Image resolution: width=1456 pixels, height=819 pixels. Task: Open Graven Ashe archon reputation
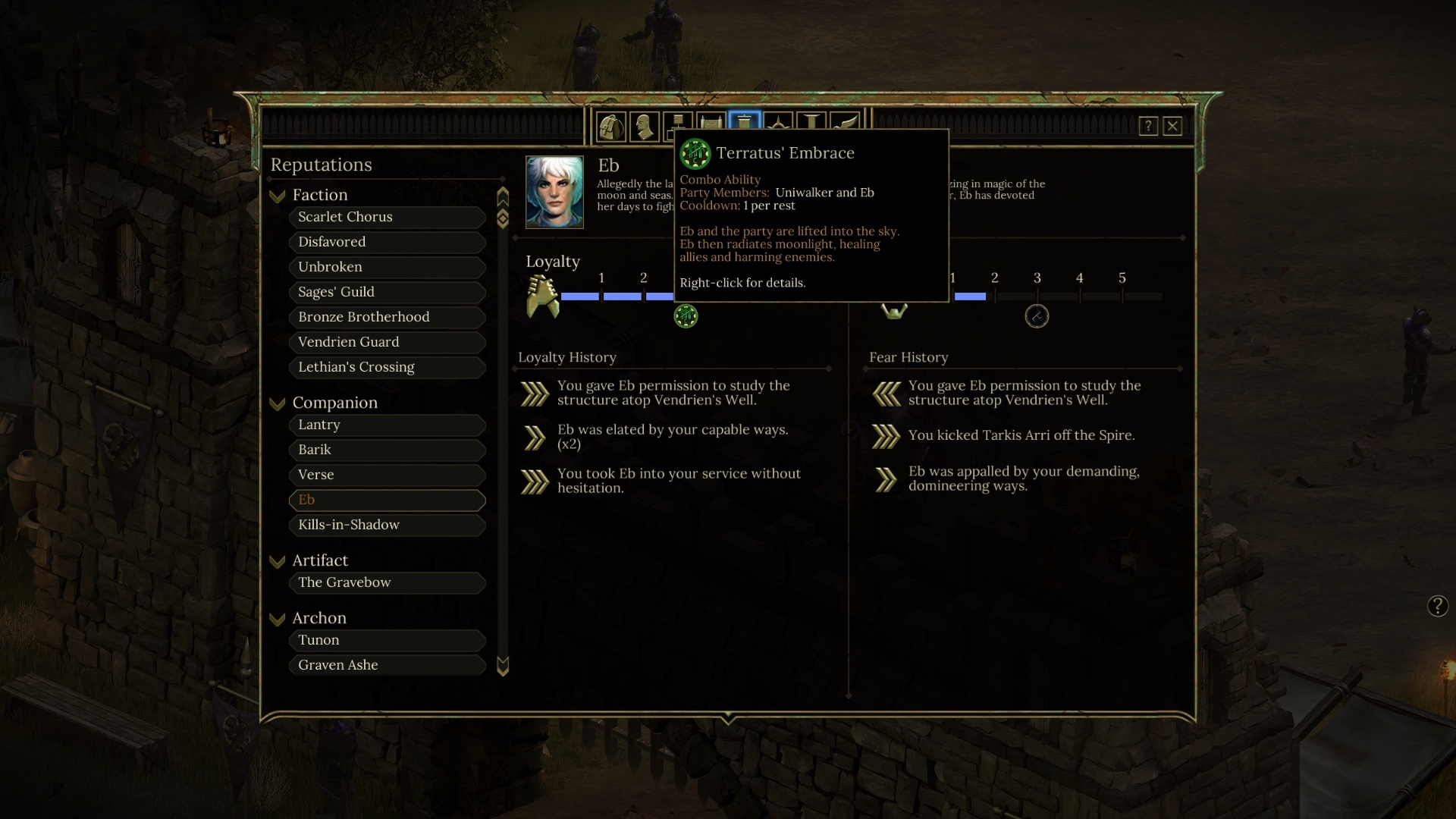pyautogui.click(x=387, y=665)
